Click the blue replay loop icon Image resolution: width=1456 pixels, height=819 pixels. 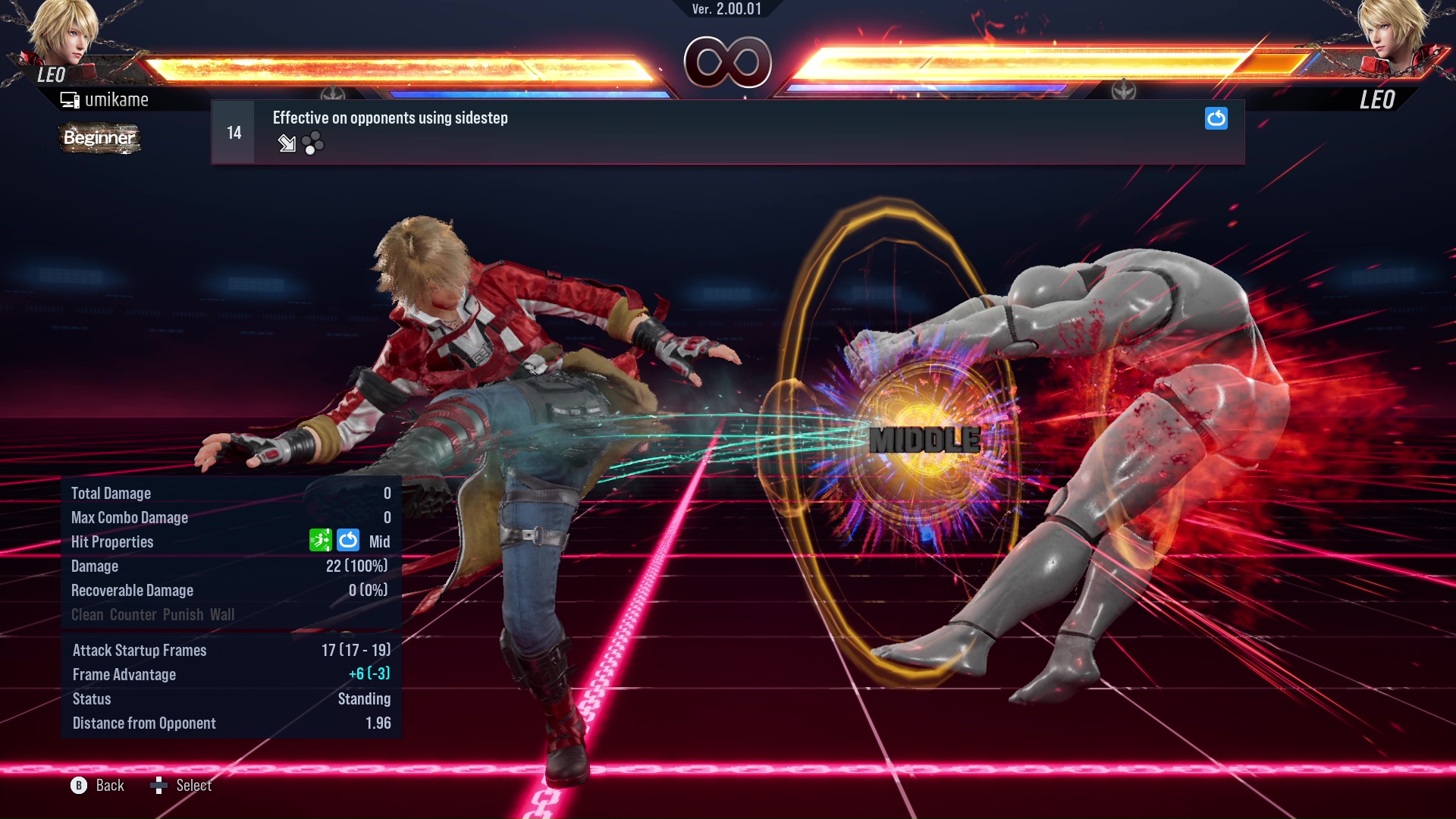[x=1216, y=118]
